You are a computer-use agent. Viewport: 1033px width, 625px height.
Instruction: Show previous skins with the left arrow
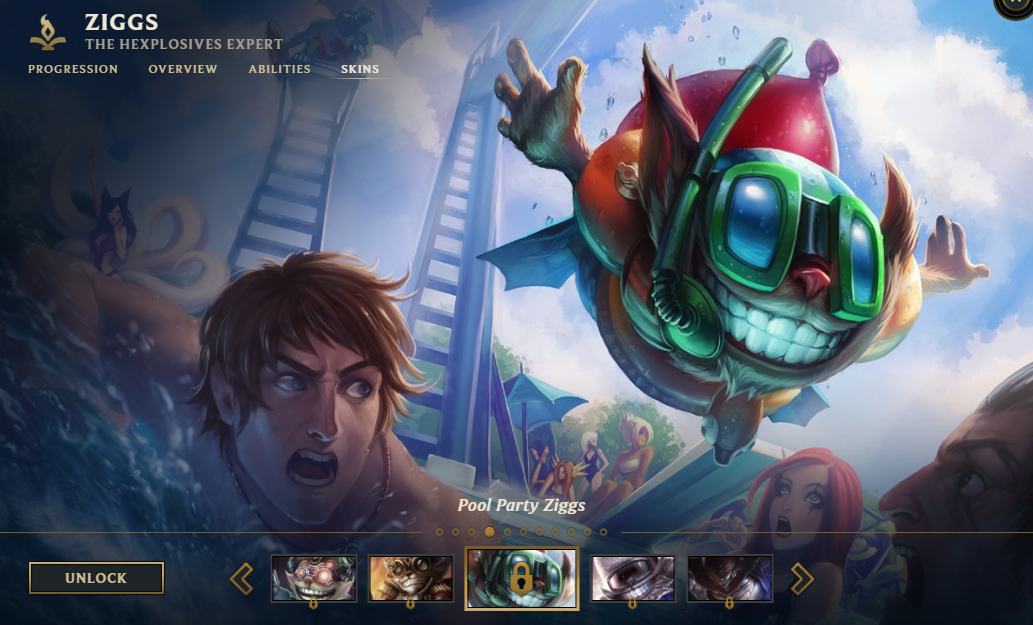coord(241,578)
